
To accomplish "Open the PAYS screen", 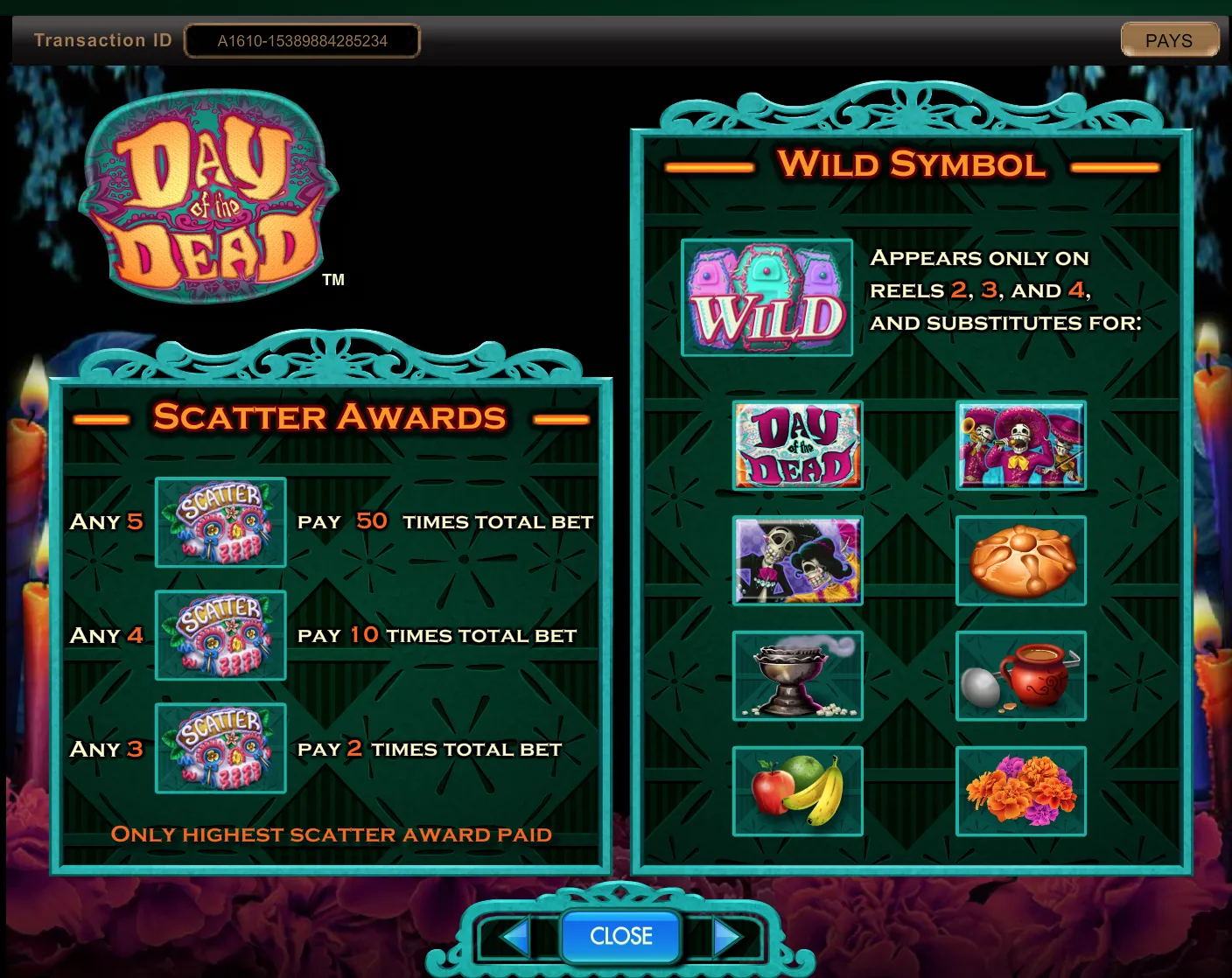I will [1170, 39].
